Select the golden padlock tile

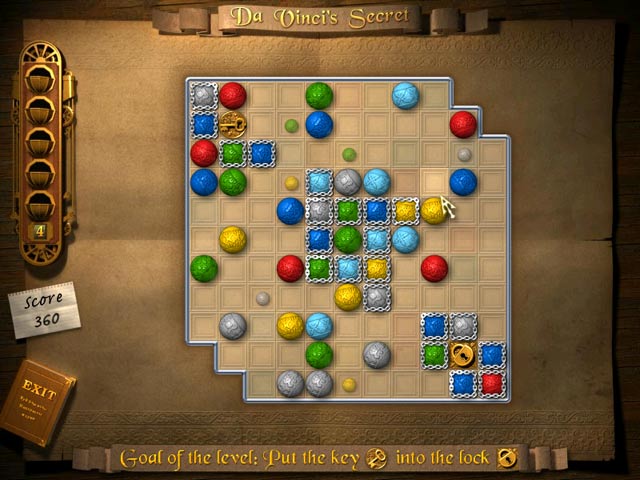(462, 354)
